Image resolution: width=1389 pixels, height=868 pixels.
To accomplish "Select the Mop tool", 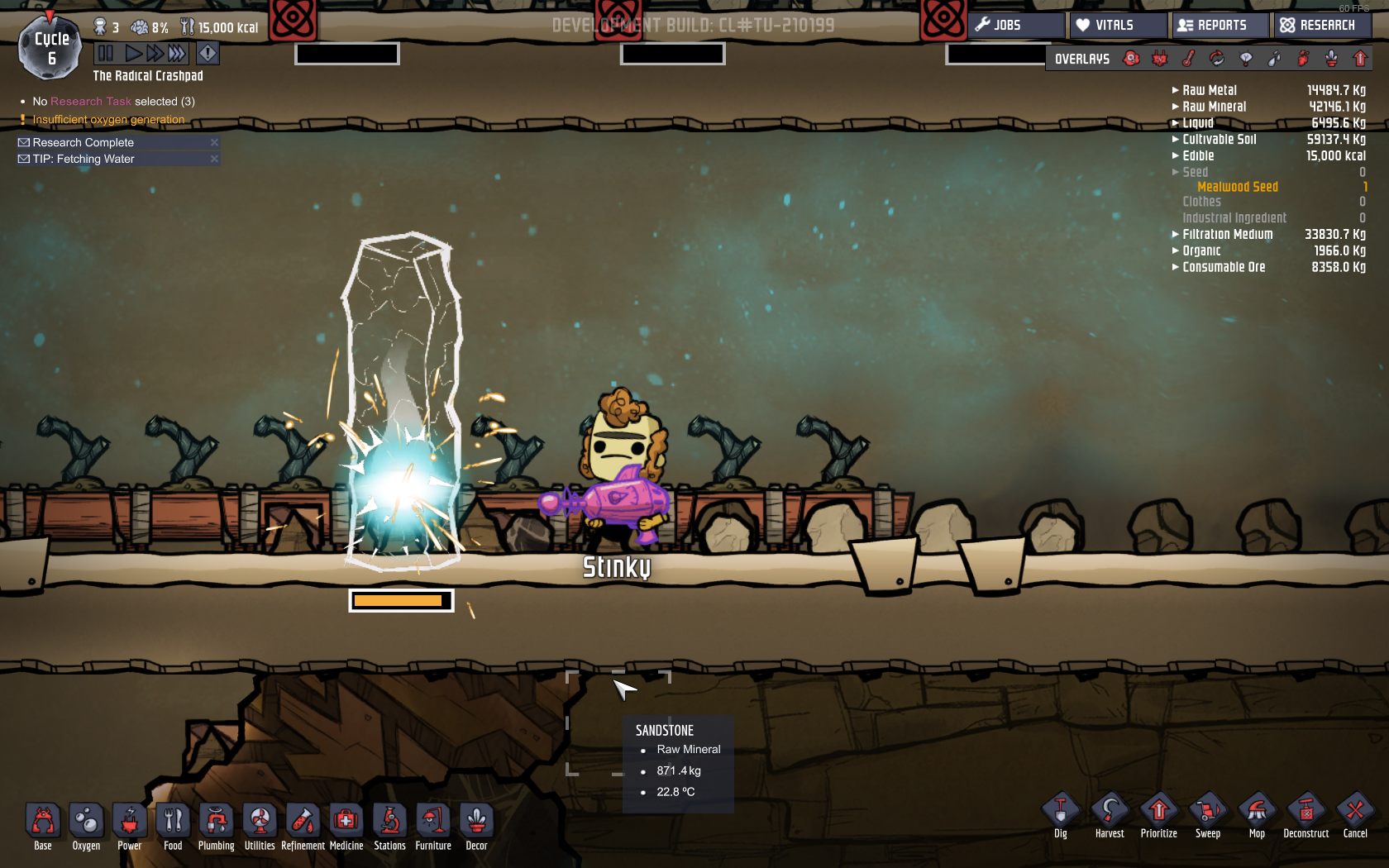I will pos(1257,815).
